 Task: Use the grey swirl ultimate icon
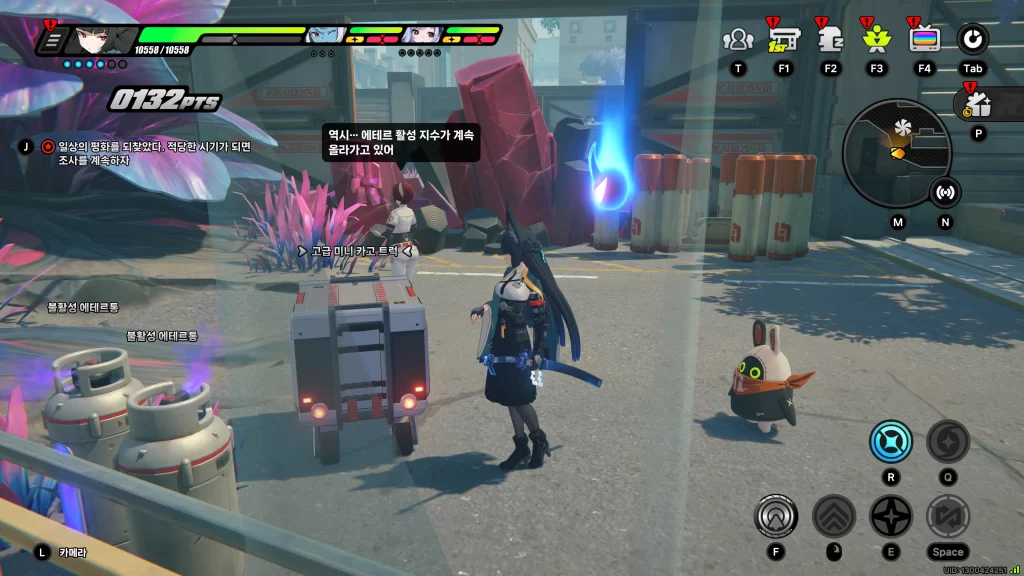point(947,441)
